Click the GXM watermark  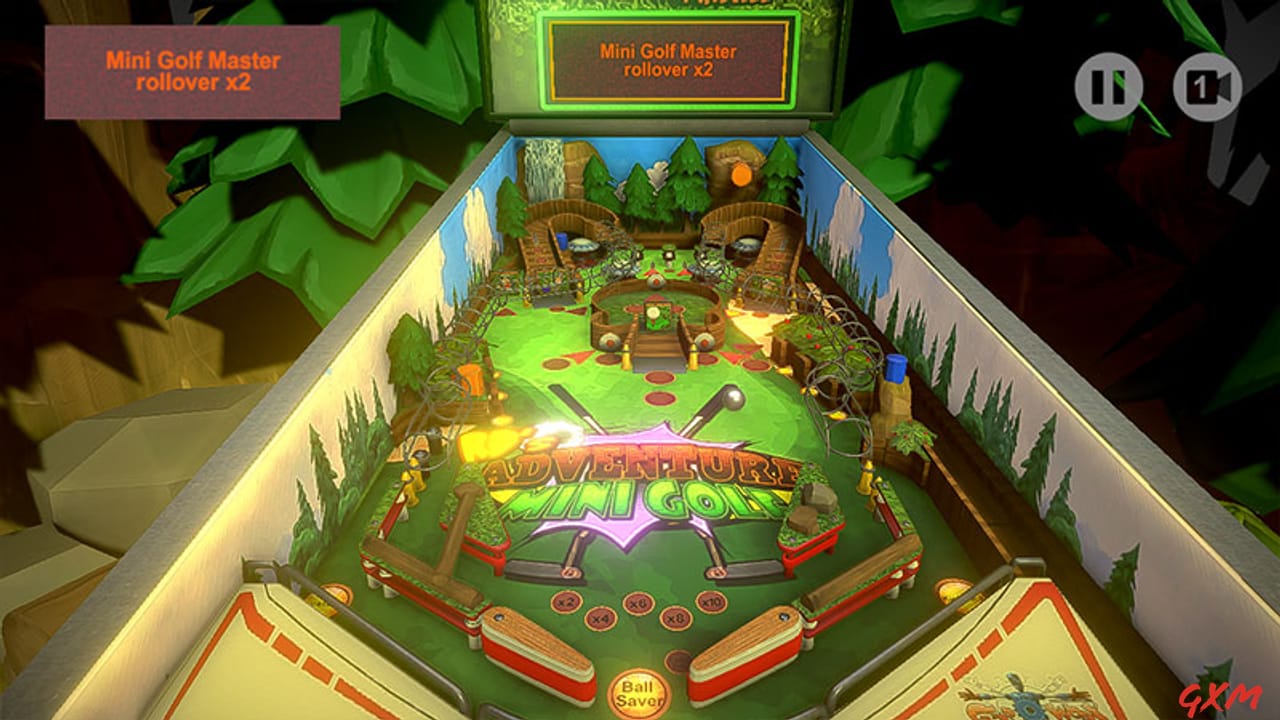[1222, 697]
